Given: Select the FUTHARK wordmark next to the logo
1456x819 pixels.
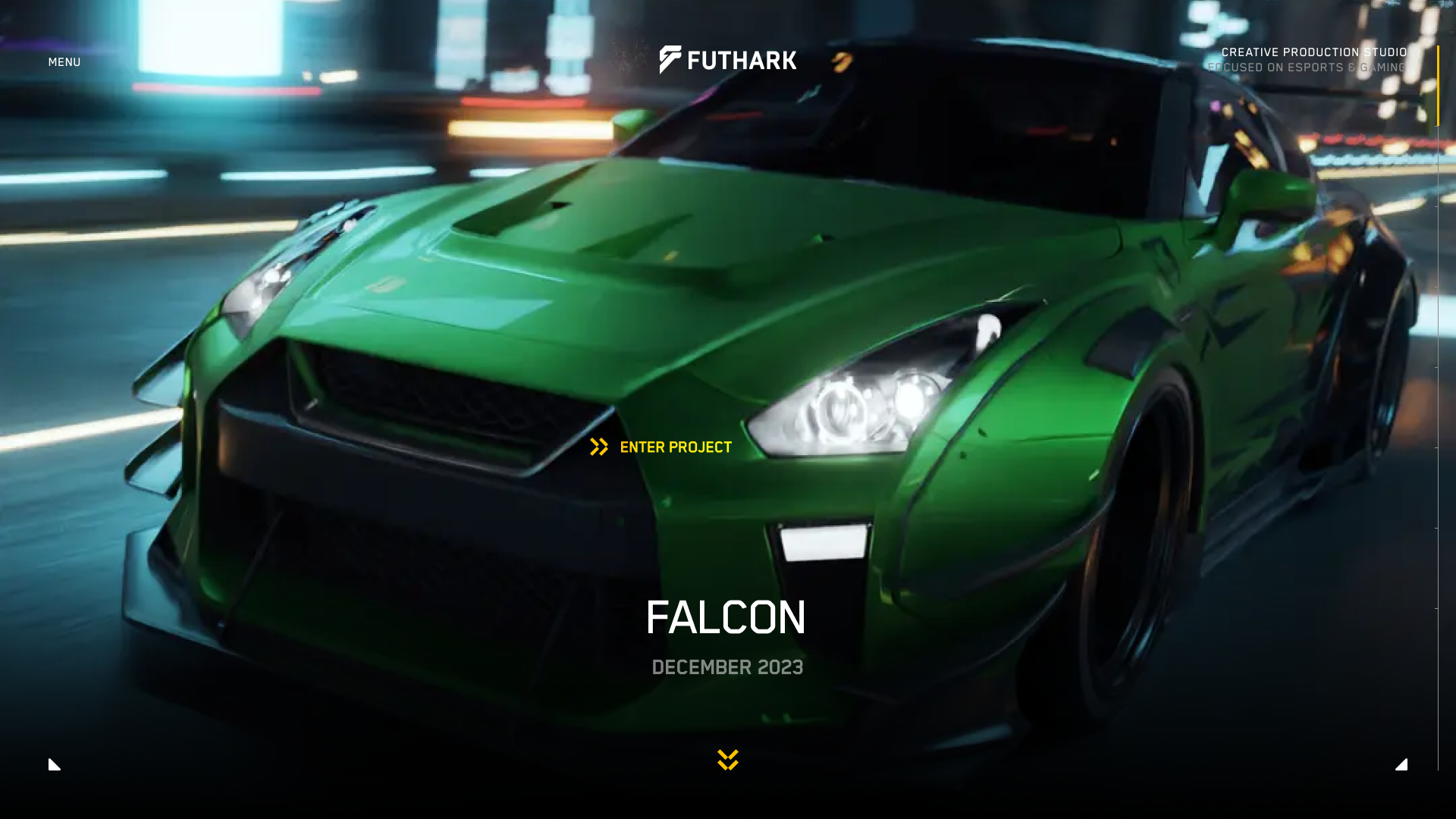Looking at the screenshot, I should (742, 61).
